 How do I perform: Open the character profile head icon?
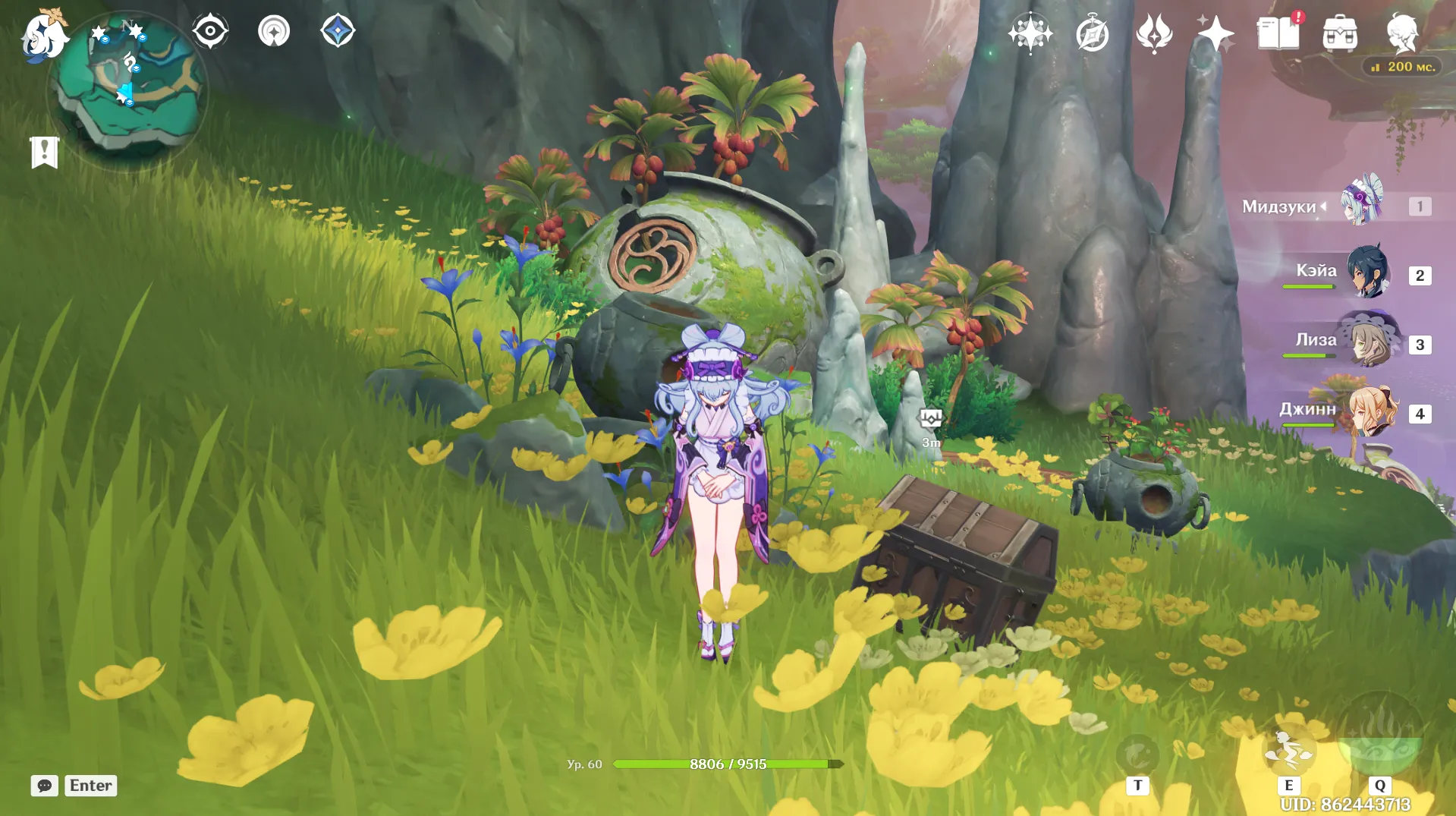(1401, 34)
